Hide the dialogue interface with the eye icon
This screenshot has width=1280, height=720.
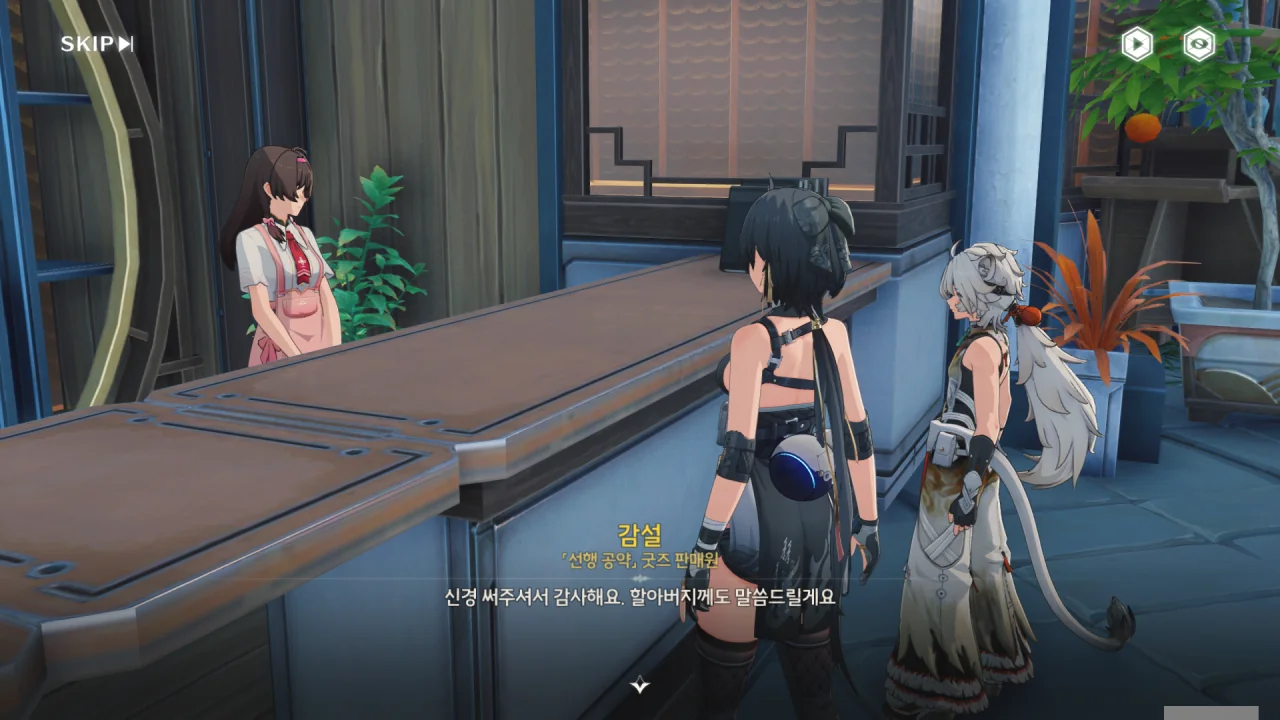(1199, 44)
